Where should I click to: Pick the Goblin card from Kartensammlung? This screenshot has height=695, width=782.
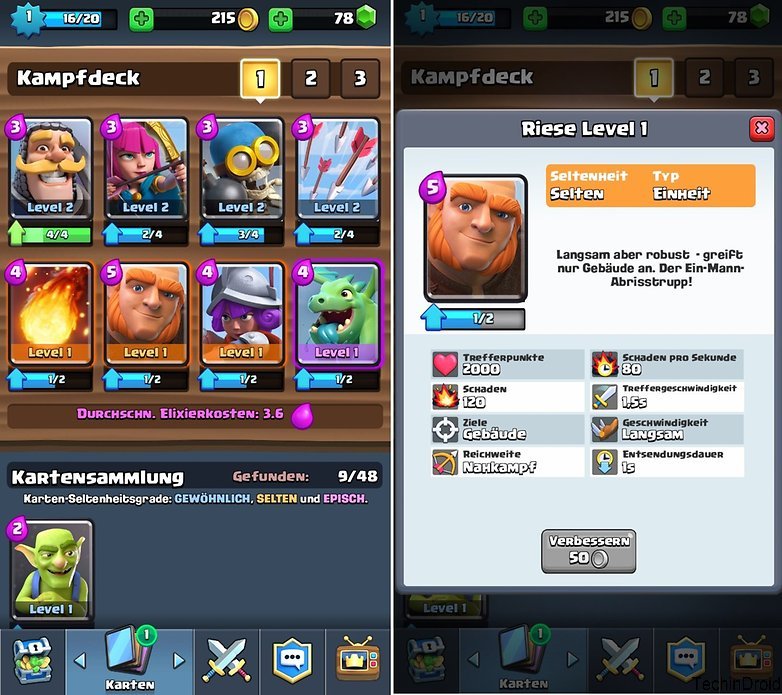(x=50, y=572)
